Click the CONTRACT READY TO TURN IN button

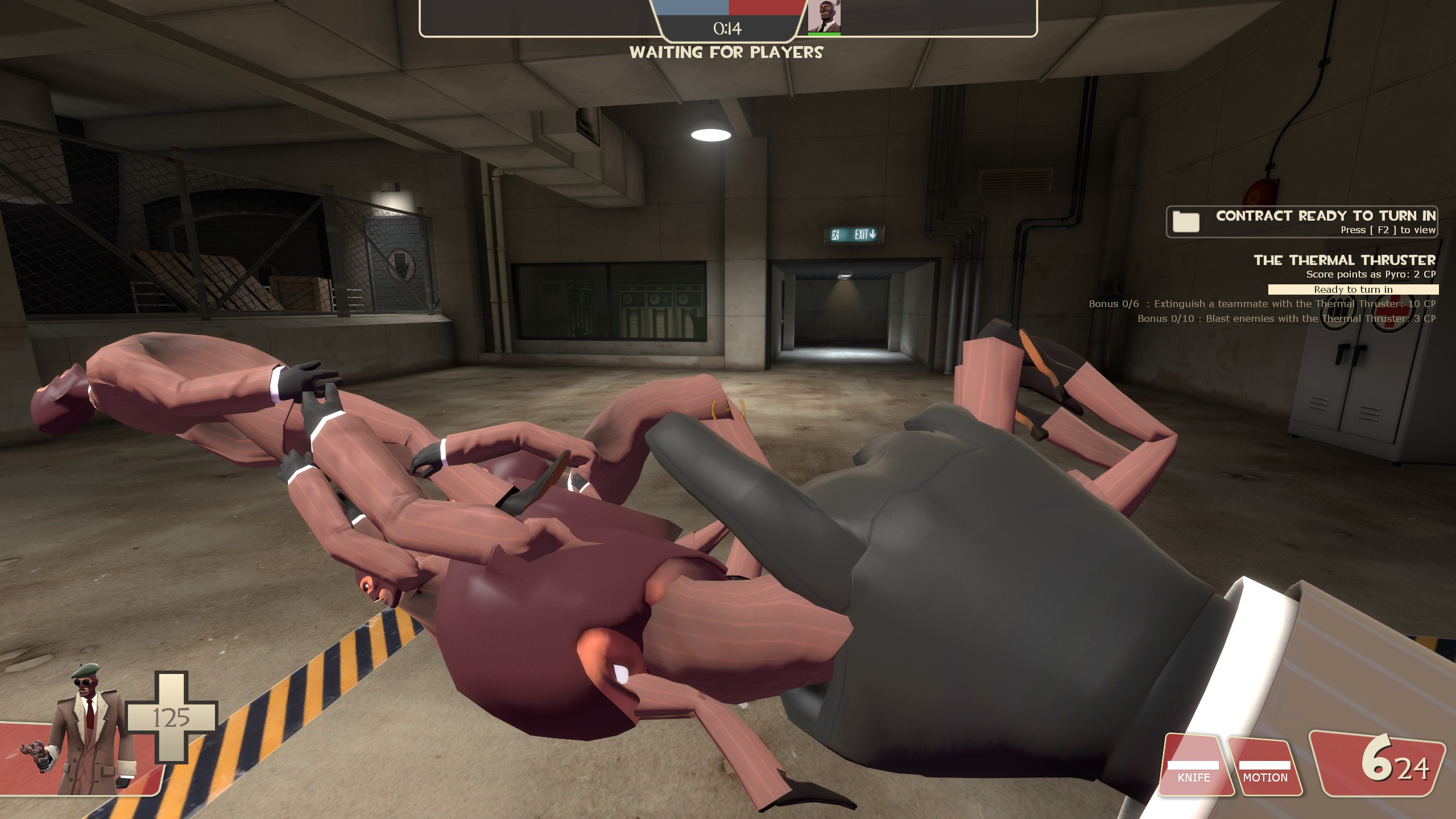[x=1325, y=216]
